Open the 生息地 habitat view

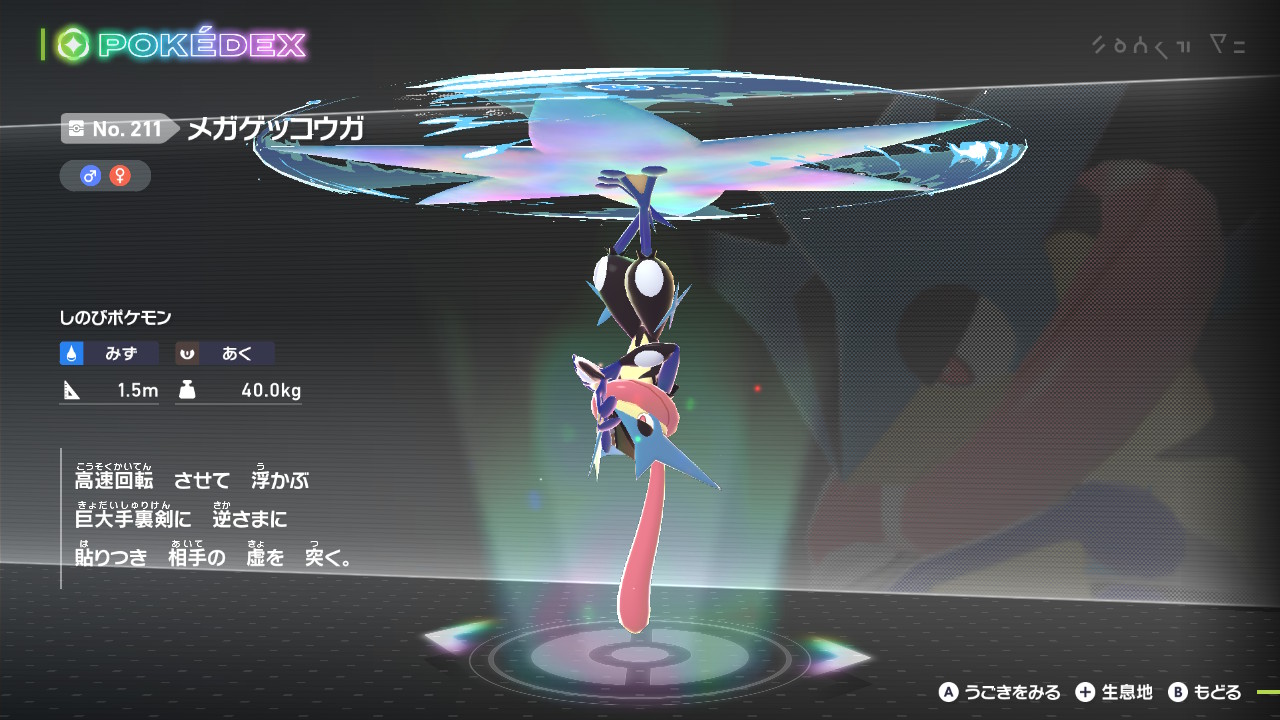(x=1114, y=692)
